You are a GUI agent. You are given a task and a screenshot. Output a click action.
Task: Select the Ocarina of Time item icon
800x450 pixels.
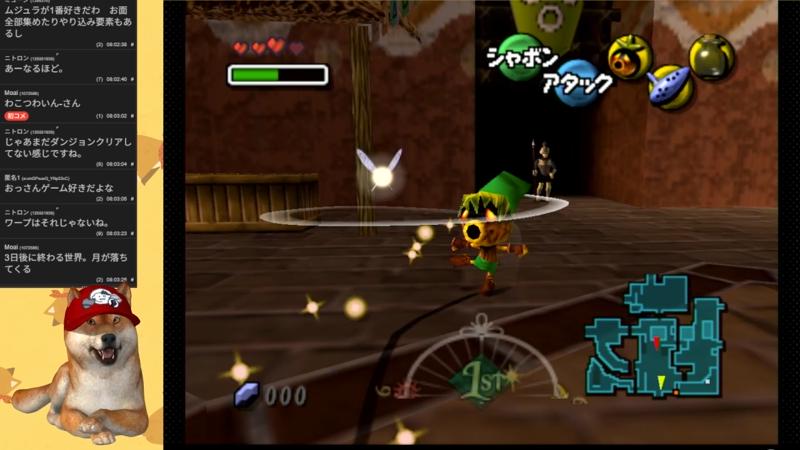click(670, 86)
